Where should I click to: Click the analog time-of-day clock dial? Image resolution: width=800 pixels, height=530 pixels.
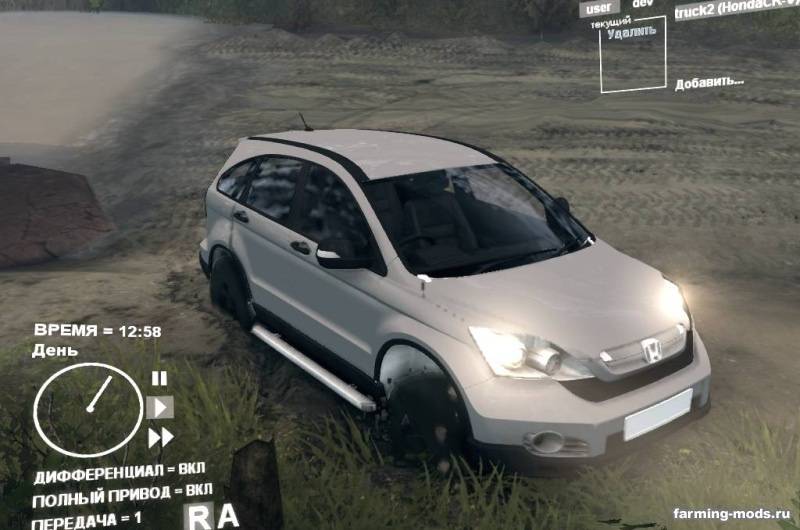coord(88,409)
